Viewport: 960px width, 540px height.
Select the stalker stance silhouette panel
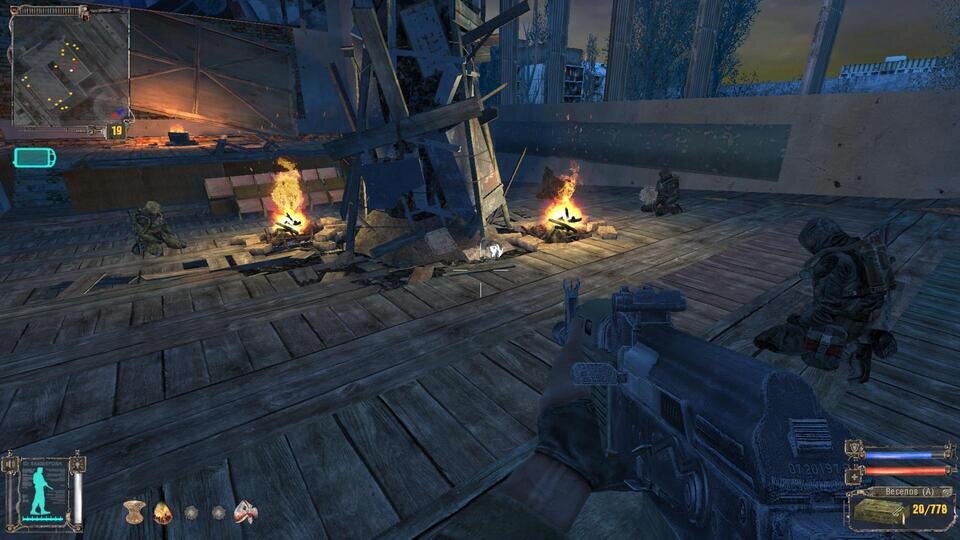[44, 492]
